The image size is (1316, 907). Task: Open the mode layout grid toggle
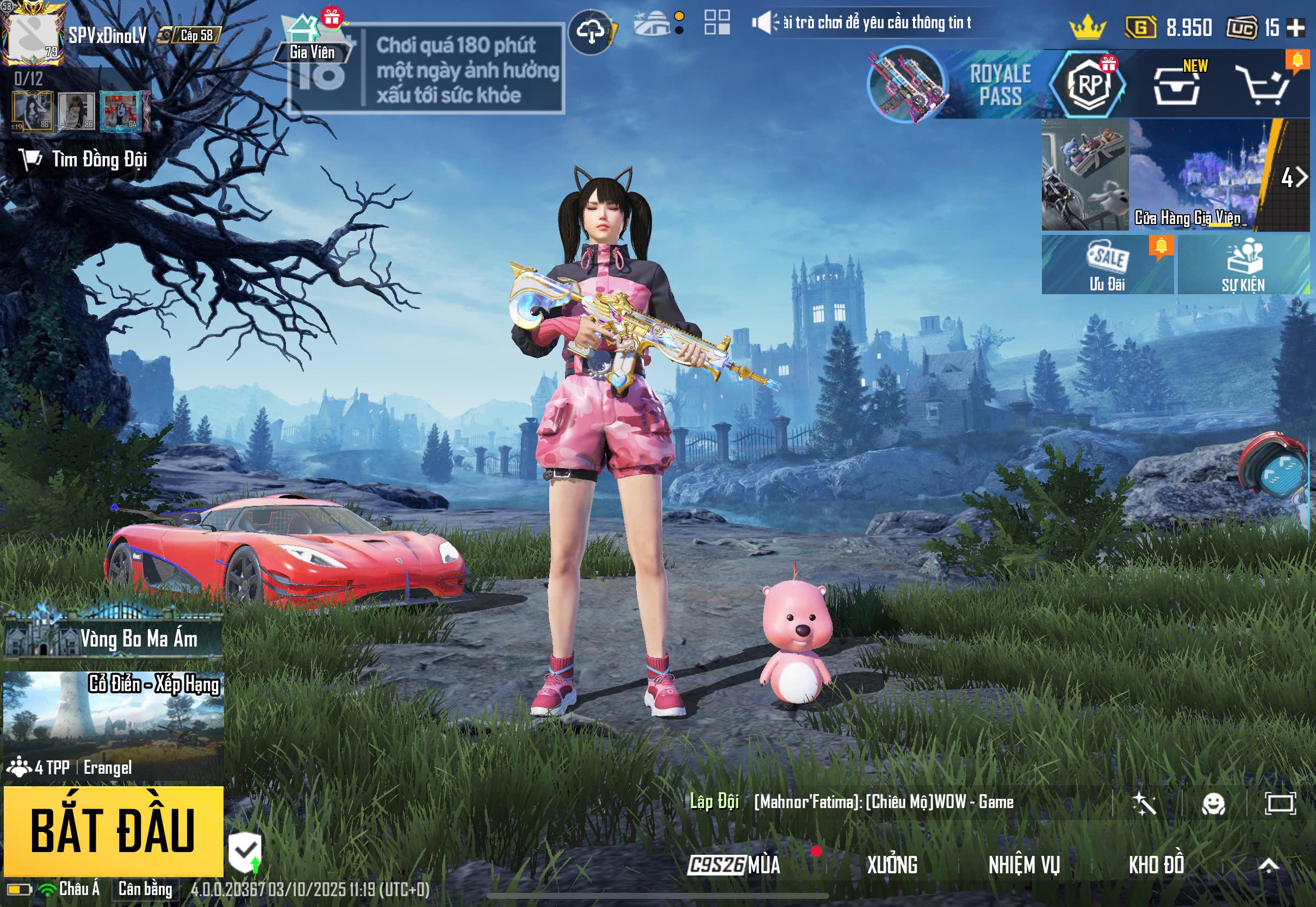716,24
